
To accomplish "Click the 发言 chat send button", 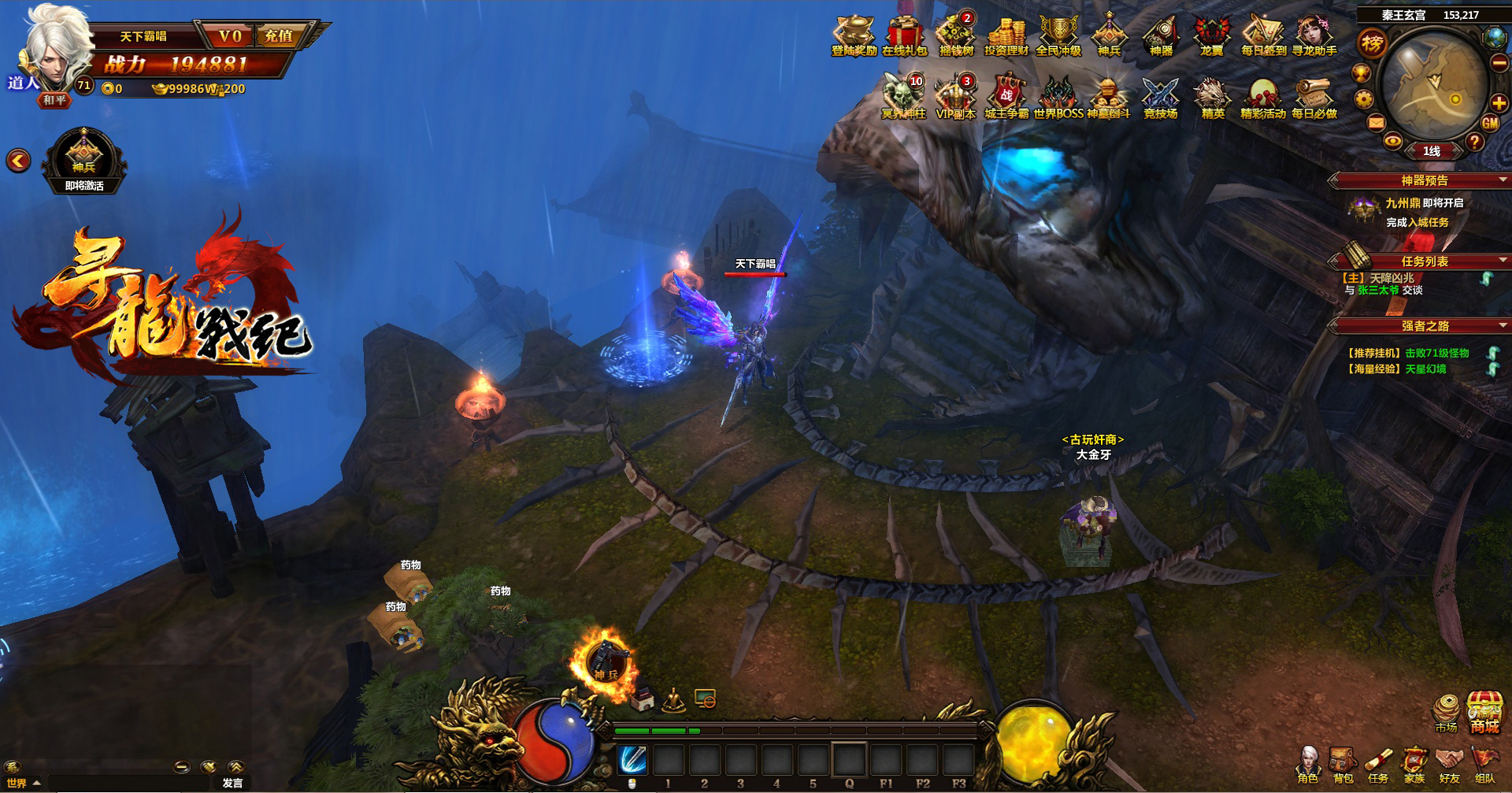I will tap(232, 783).
